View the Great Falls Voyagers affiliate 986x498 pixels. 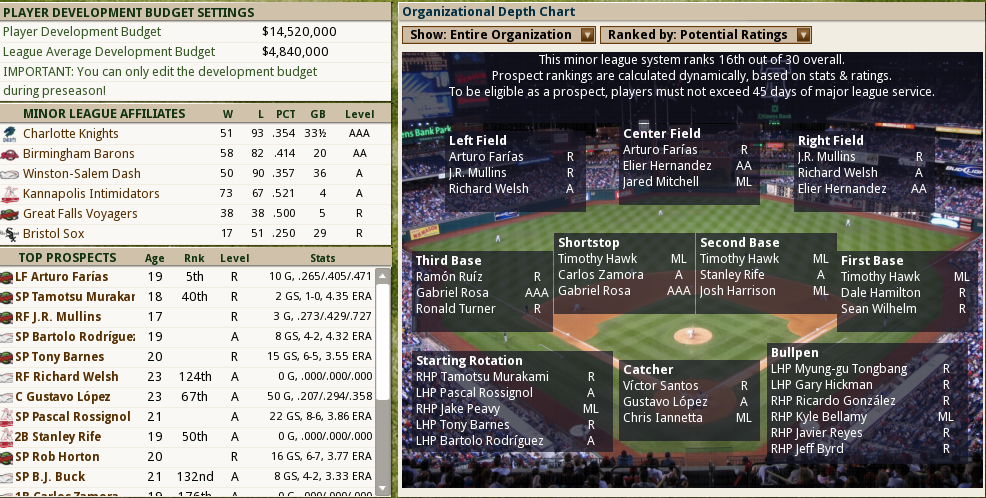click(80, 214)
